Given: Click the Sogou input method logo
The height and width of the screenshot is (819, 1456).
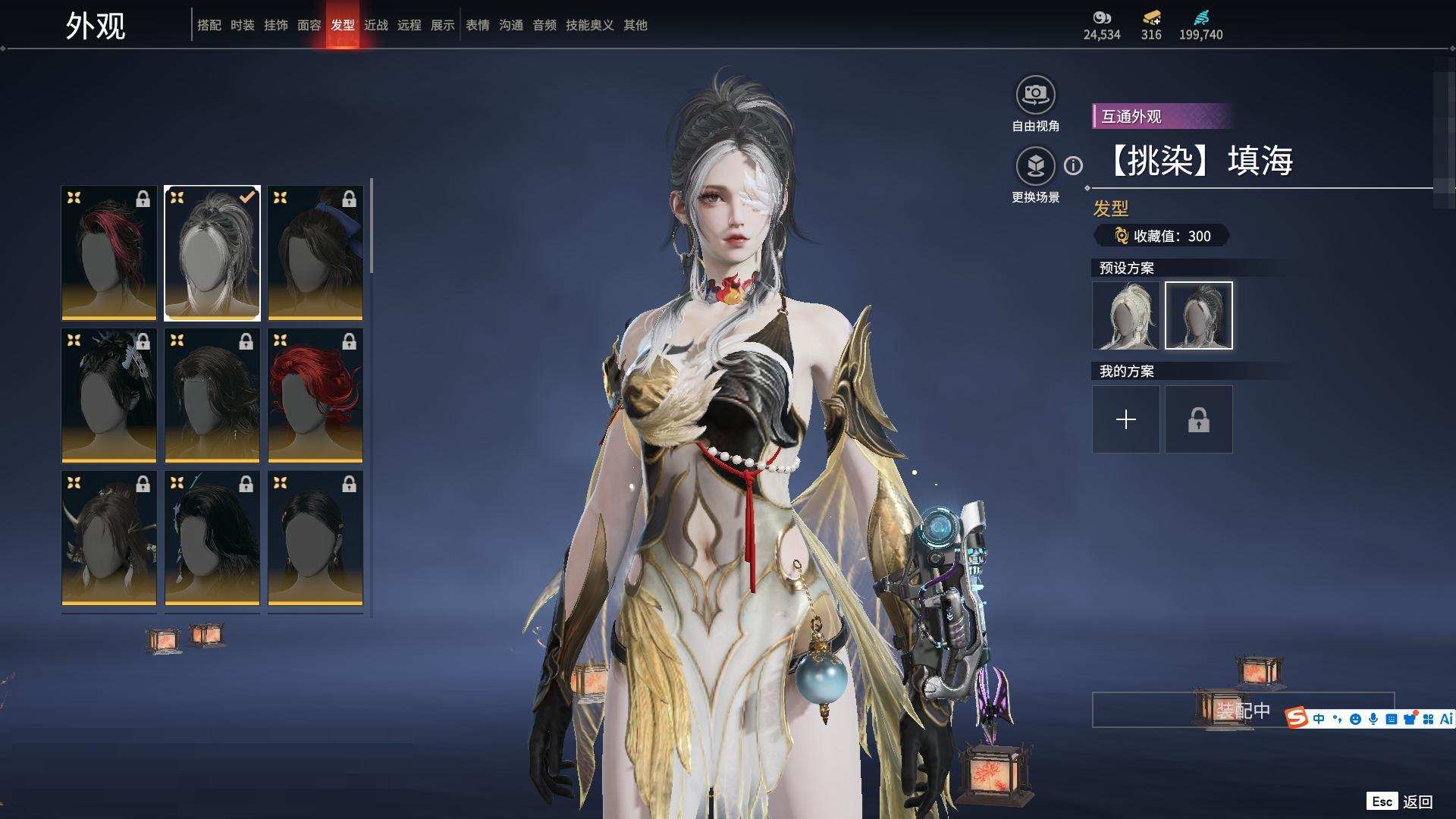Looking at the screenshot, I should pos(1297,717).
